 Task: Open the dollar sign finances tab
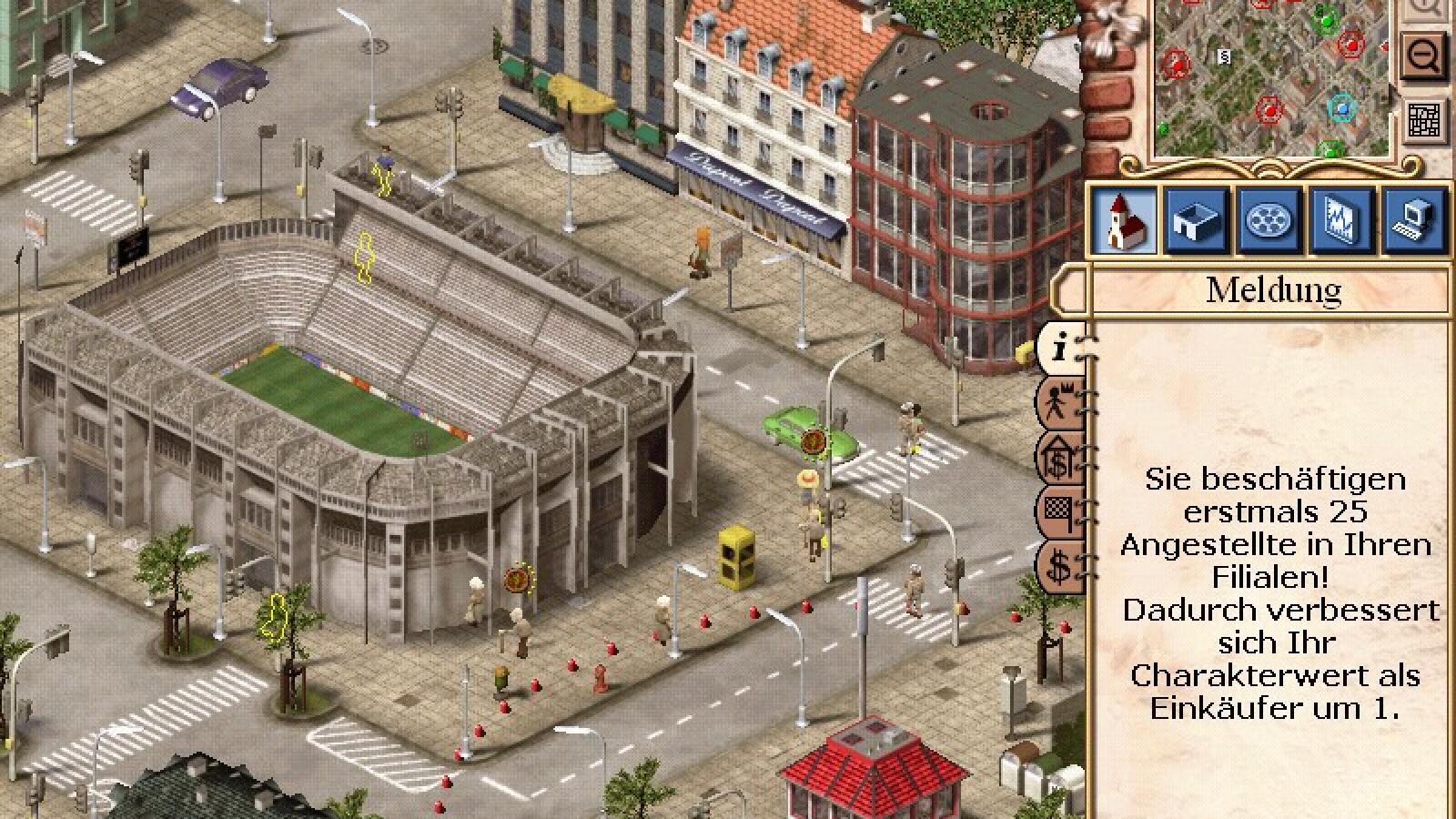point(1061,566)
